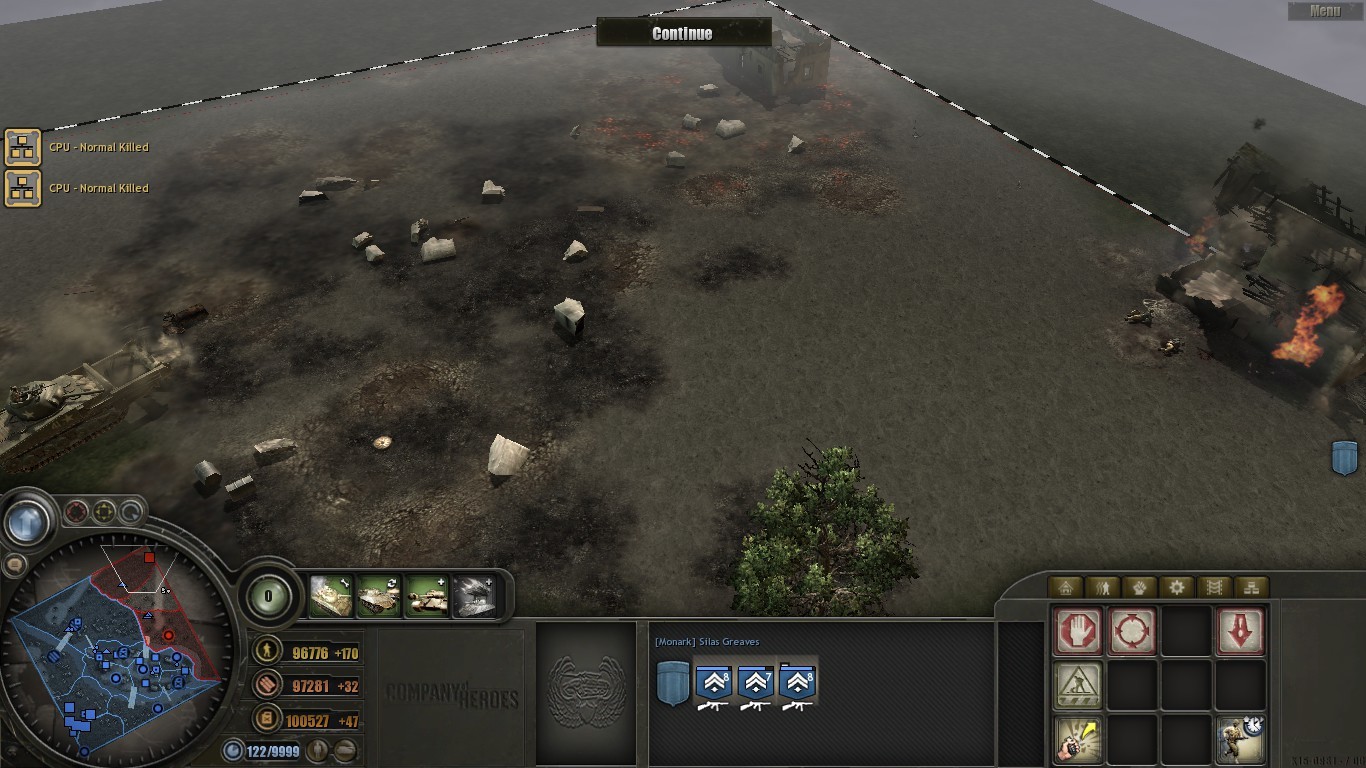Select the circular attack-move stance icon
The height and width of the screenshot is (768, 1366).
1133,631
